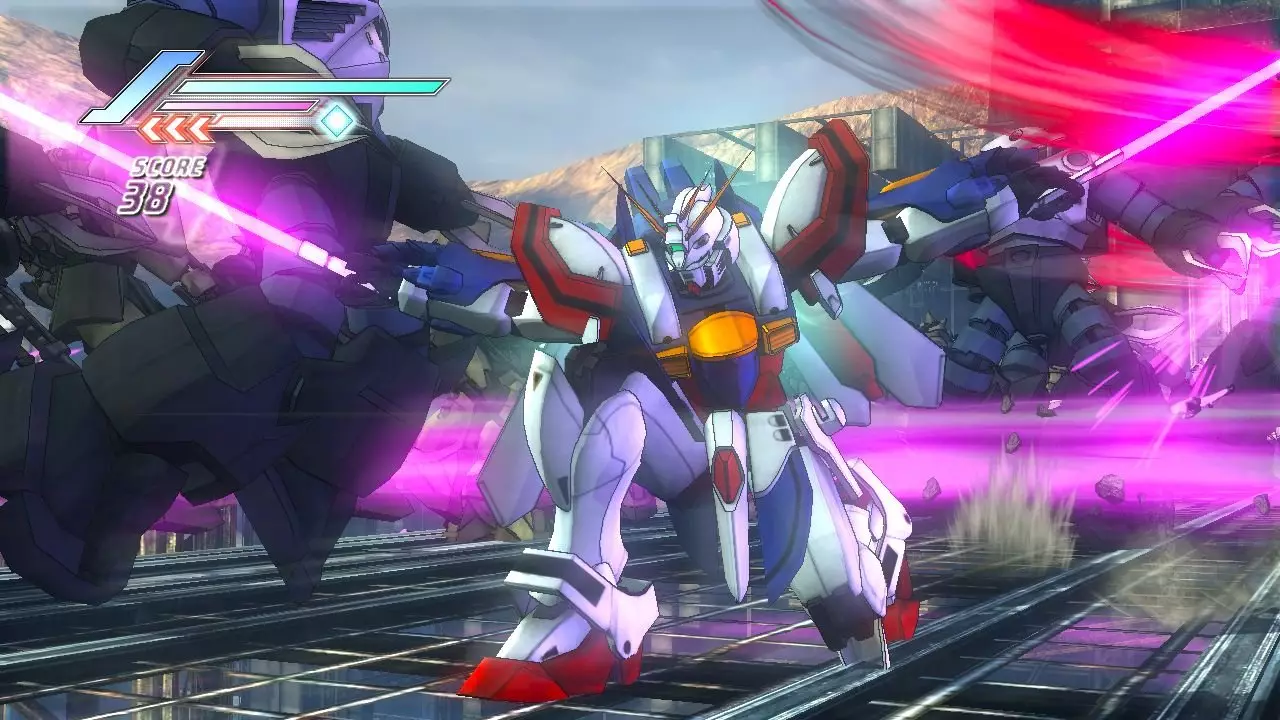The width and height of the screenshot is (1280, 720).
Task: Toggle the SCORE counter visibility
Action: coord(169,166)
